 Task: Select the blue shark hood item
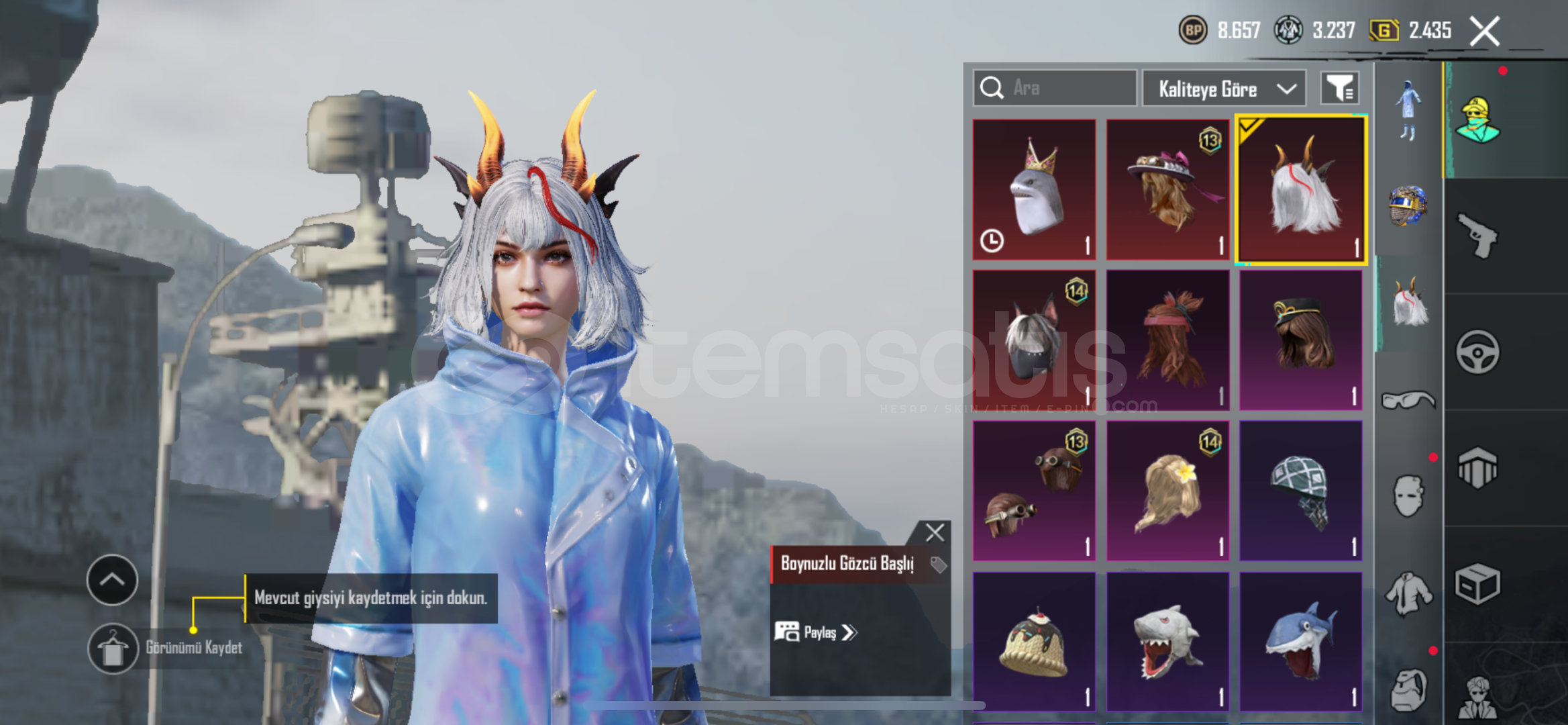click(1300, 642)
